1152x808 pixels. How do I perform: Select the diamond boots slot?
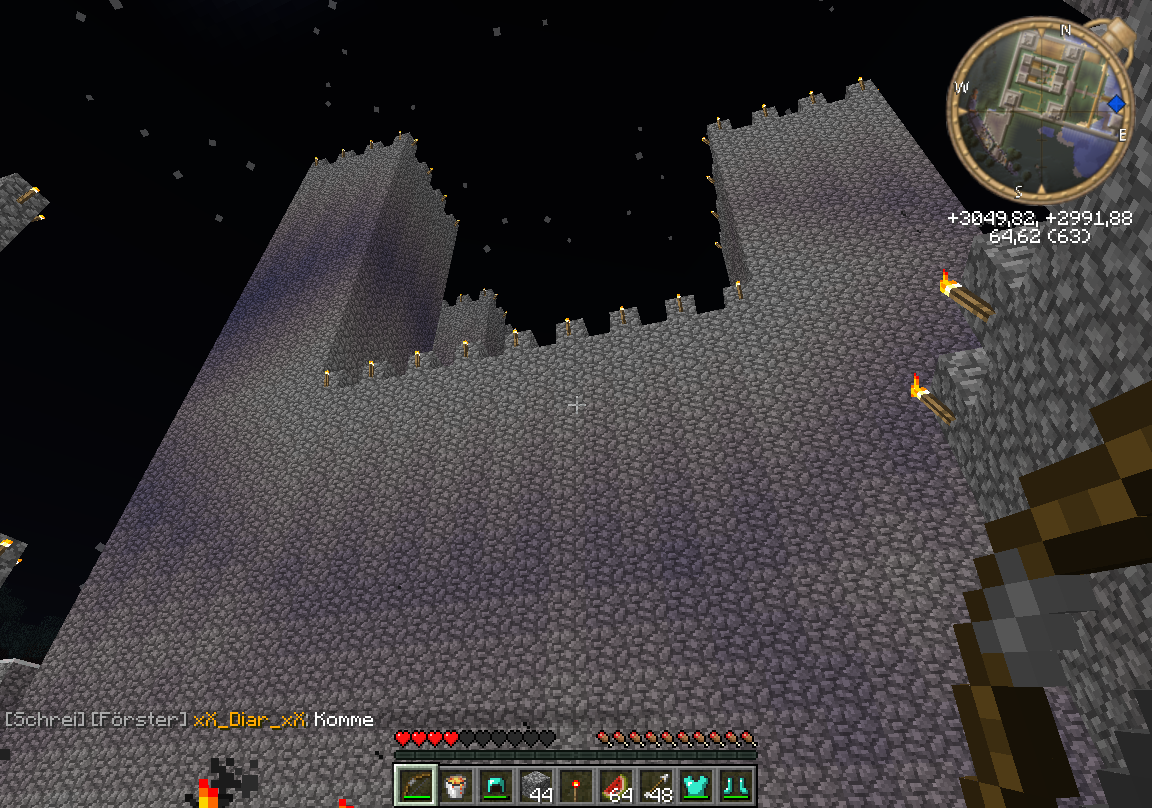click(x=737, y=785)
